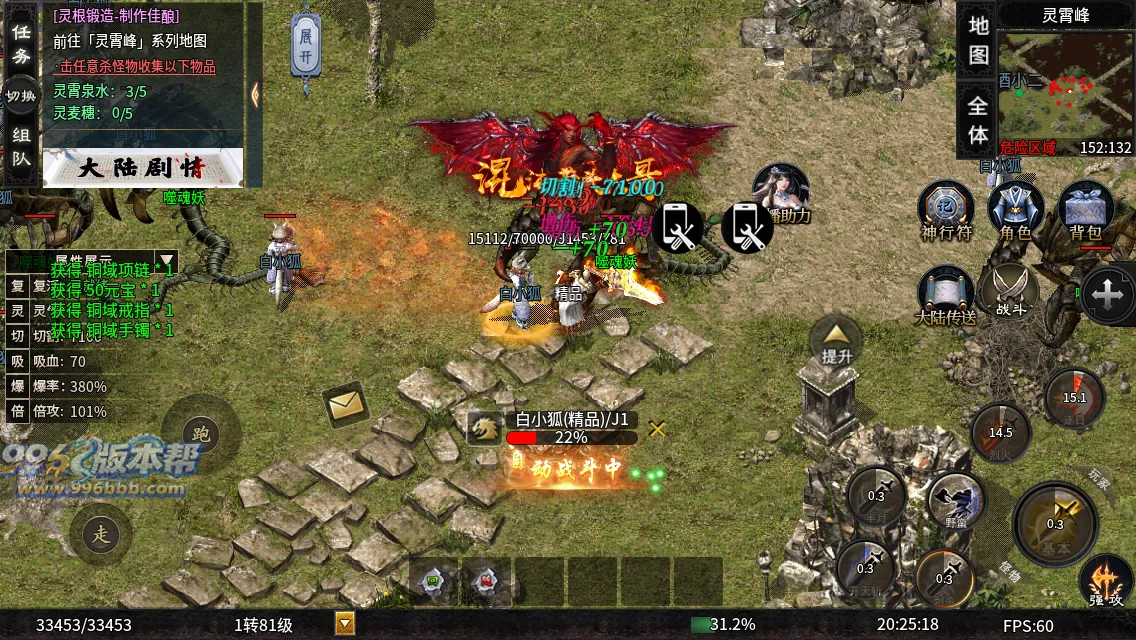This screenshot has height=640, width=1136.
Task: Open the 大陆剧情 story scroll banner
Action: tap(142, 167)
